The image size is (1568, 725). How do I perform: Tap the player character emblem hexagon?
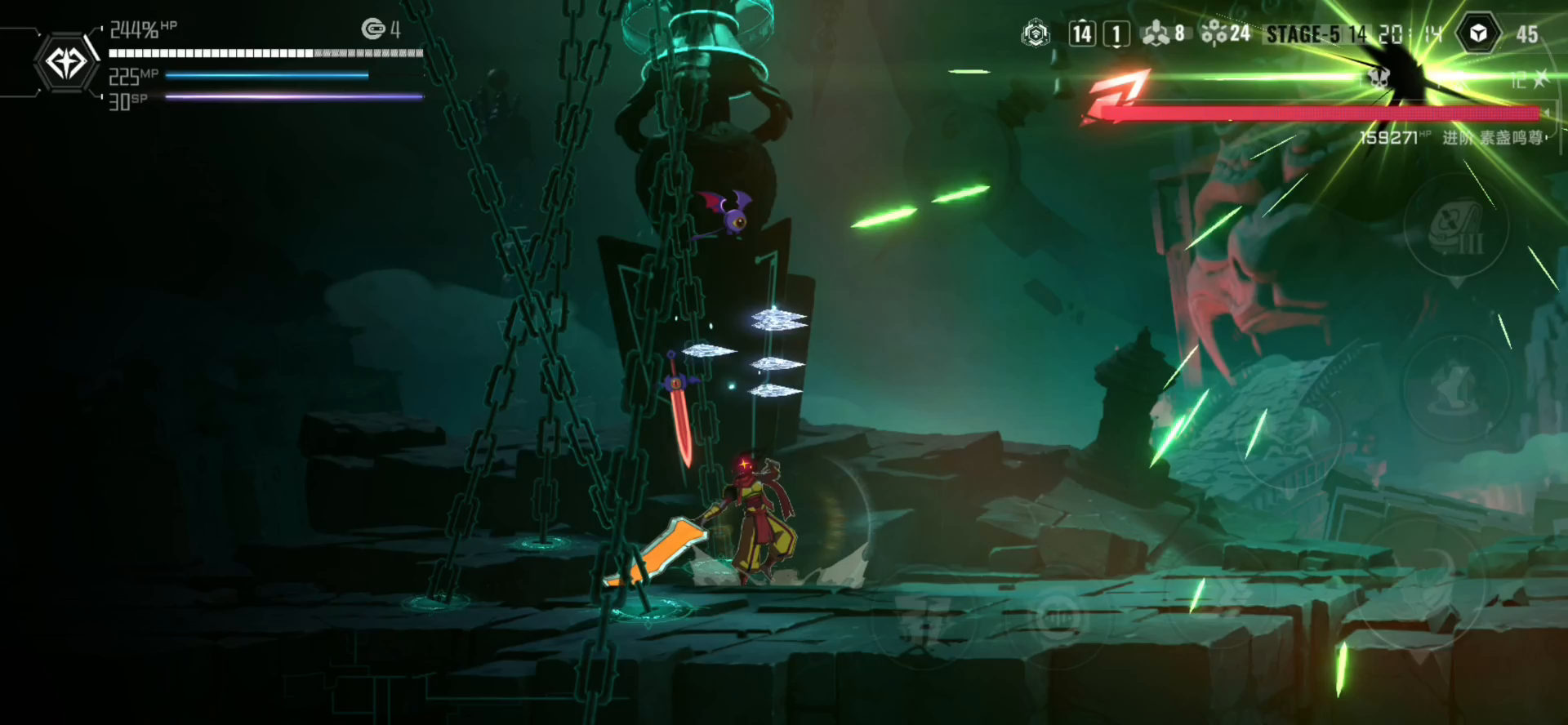66,62
